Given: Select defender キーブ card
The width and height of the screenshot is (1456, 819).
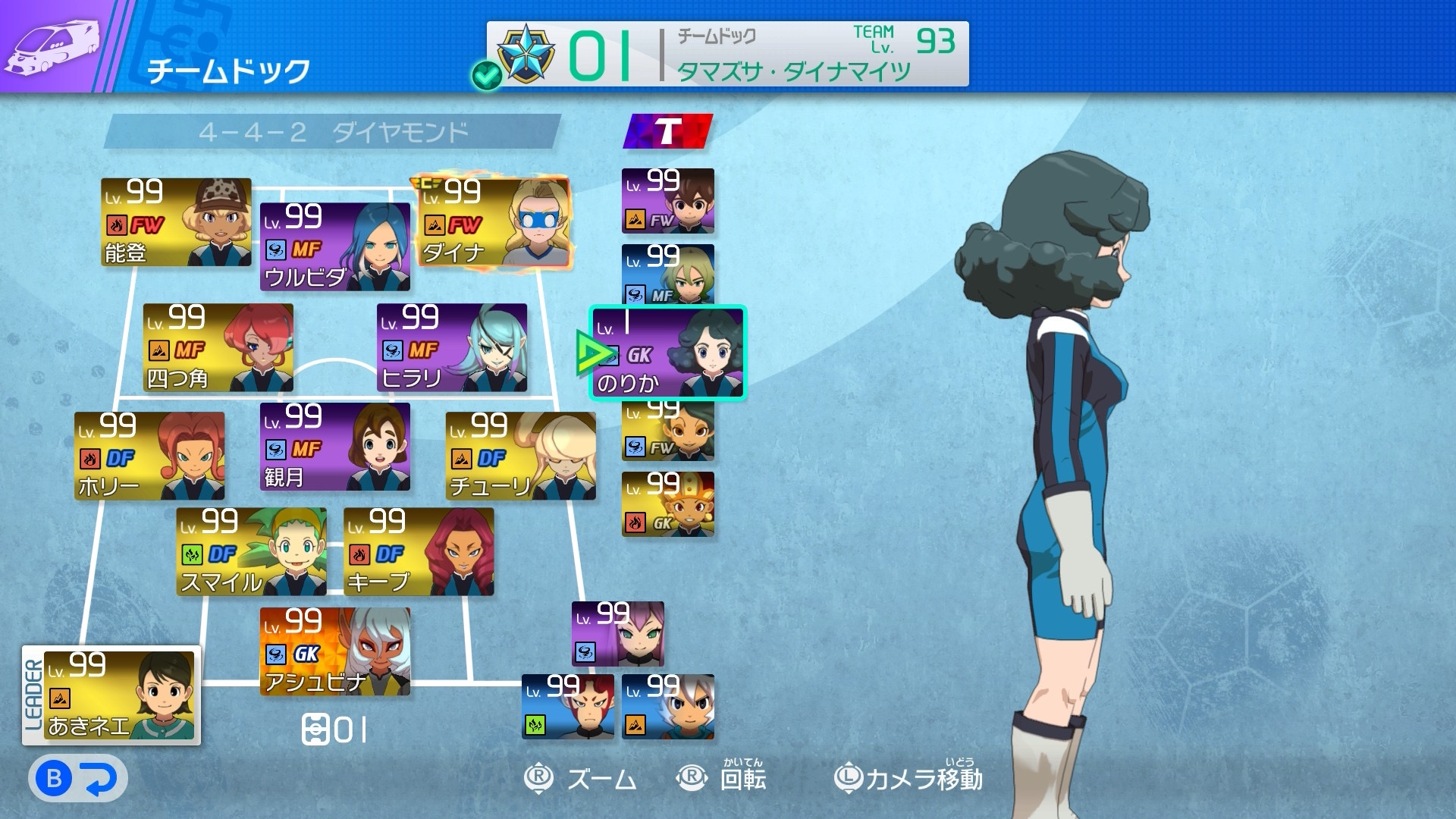Looking at the screenshot, I should (419, 551).
